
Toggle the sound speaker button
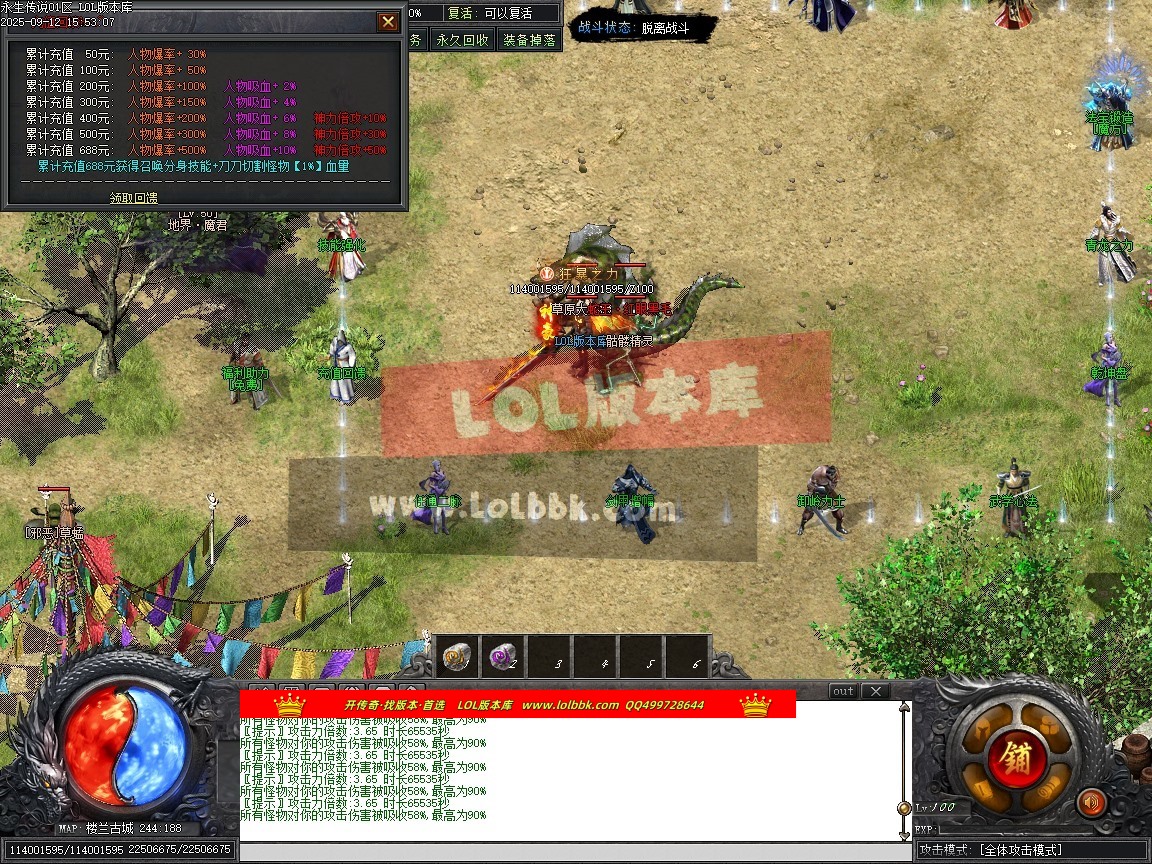tap(1090, 802)
